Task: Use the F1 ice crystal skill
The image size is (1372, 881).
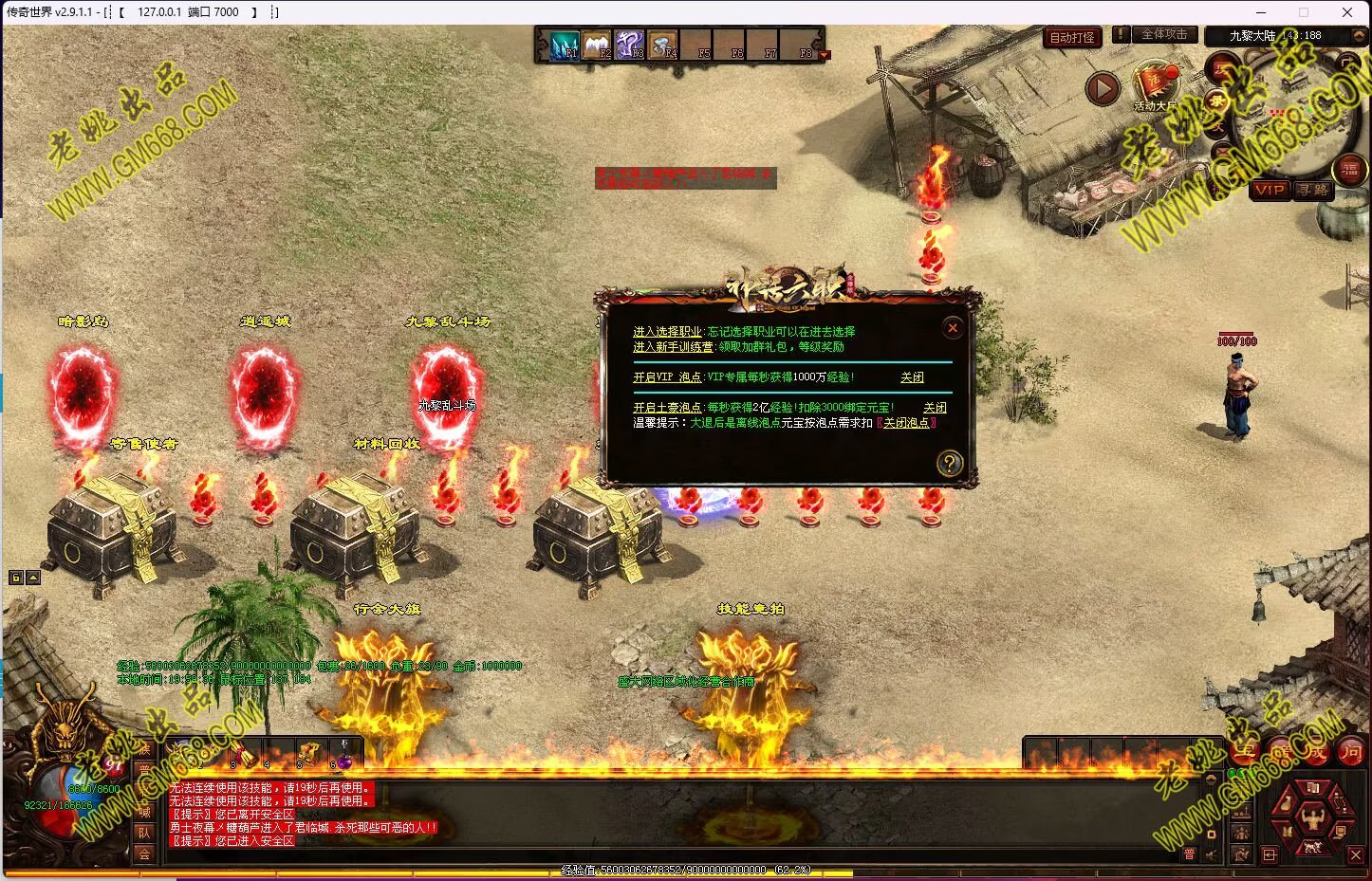Action: point(565,45)
